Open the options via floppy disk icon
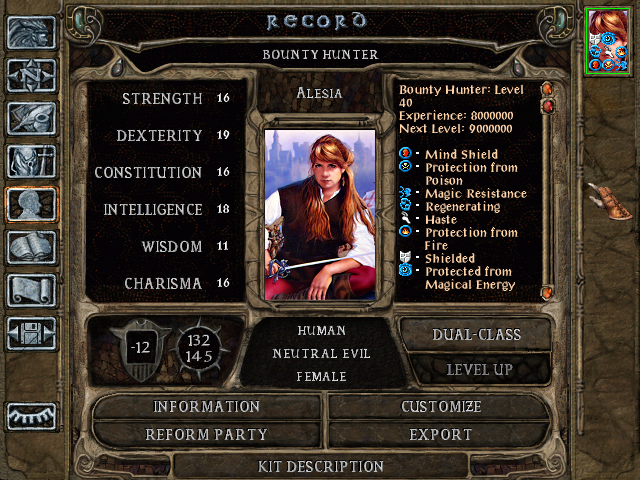This screenshot has width=640, height=480. click(x=31, y=333)
